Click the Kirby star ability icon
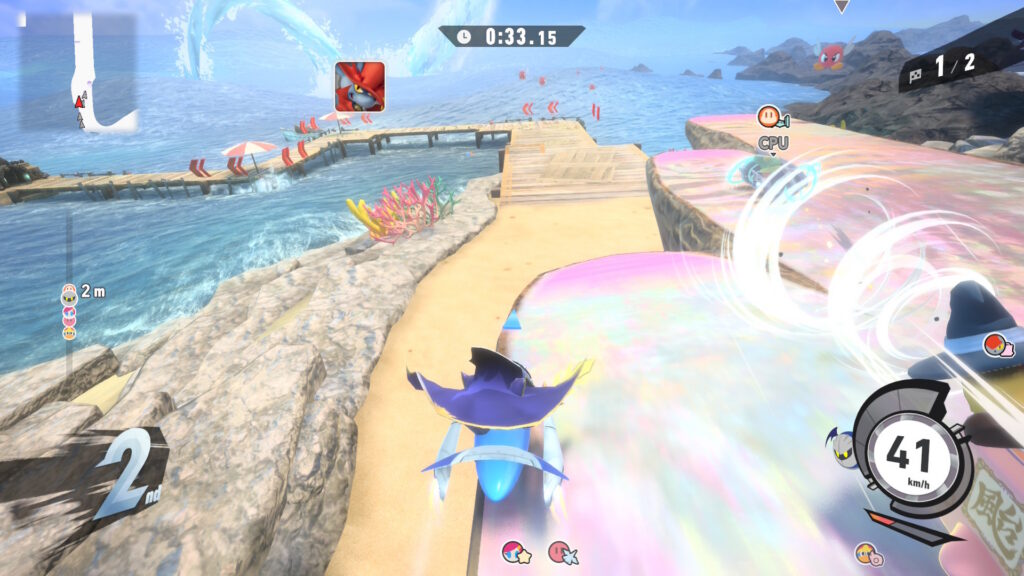This screenshot has width=1024, height=576. coord(517,551)
